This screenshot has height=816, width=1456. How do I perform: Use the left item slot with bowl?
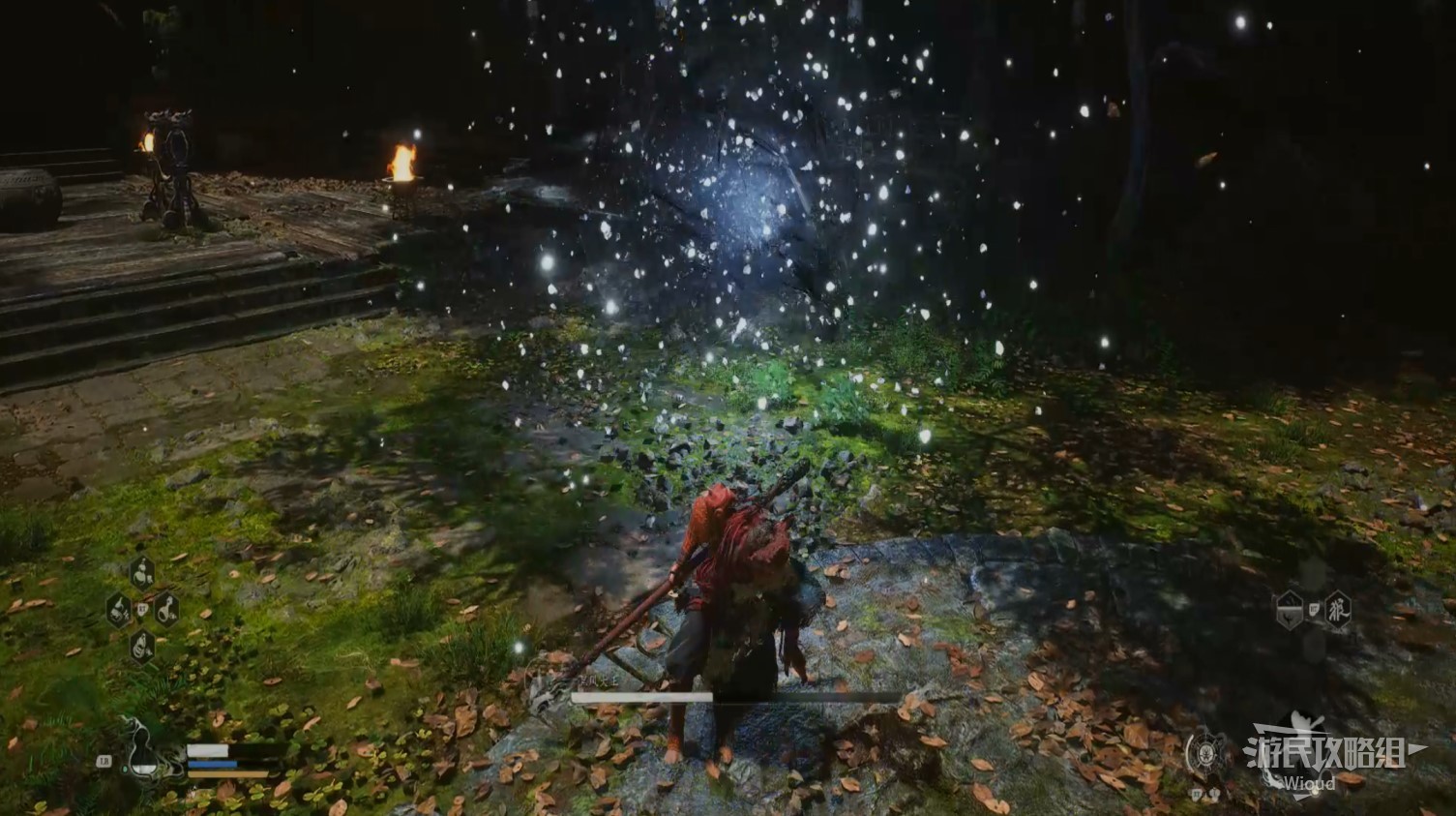118,610
